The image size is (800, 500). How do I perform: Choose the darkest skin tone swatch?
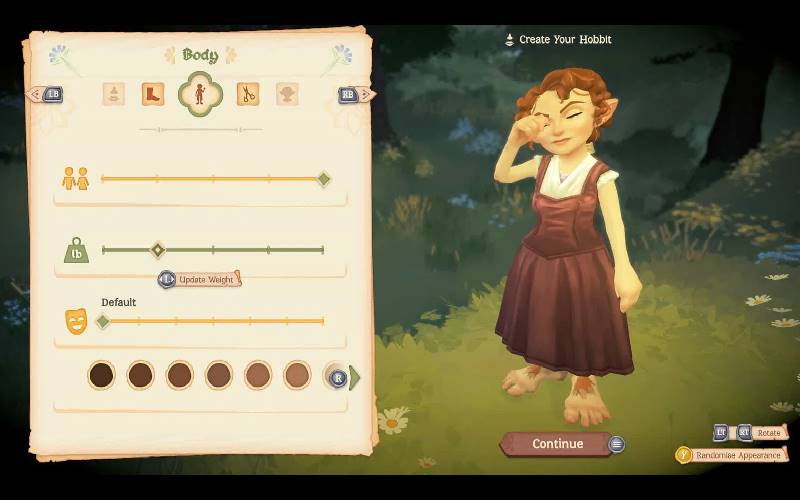(x=101, y=375)
